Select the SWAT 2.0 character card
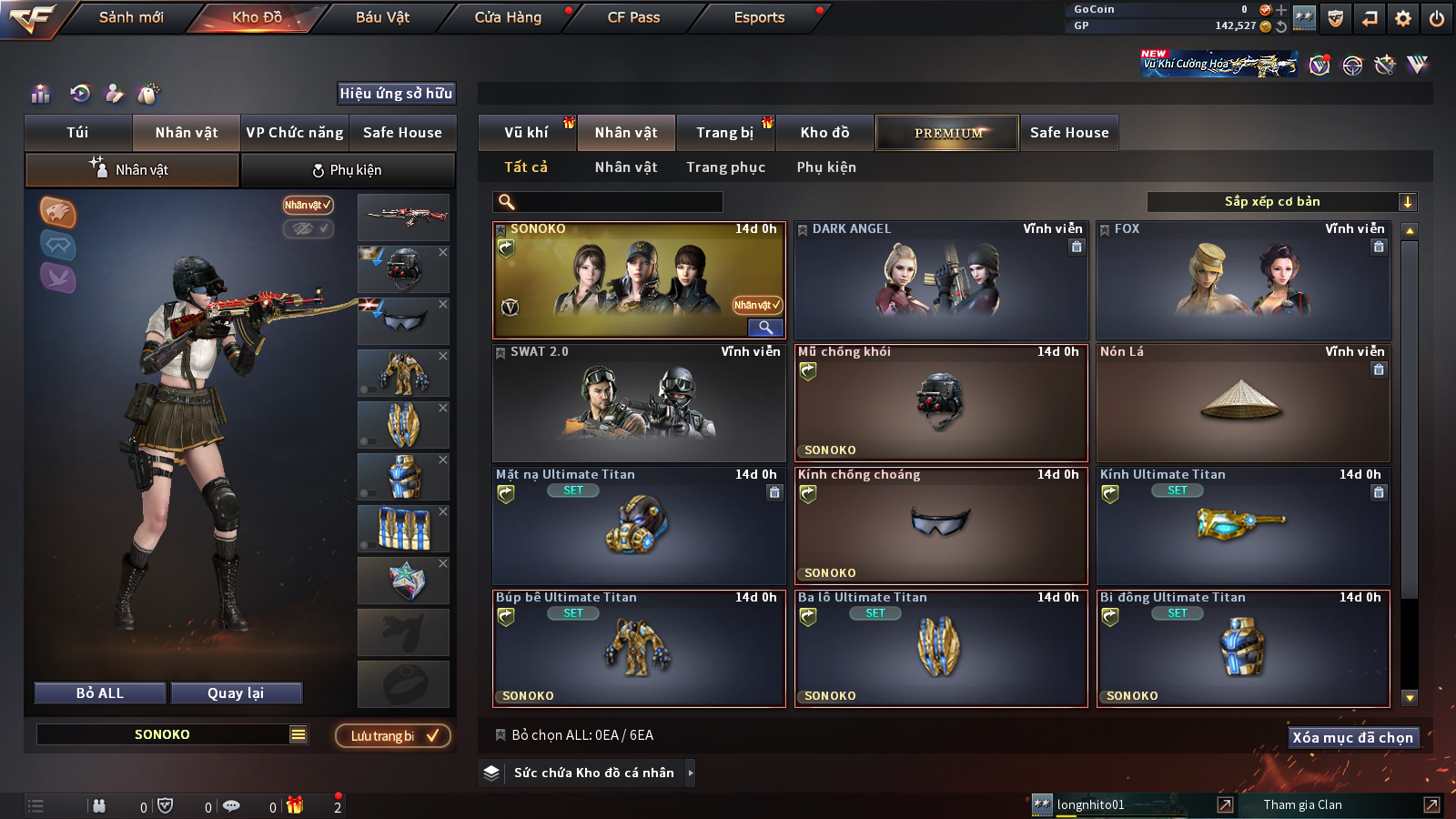1456x819 pixels. 639,403
